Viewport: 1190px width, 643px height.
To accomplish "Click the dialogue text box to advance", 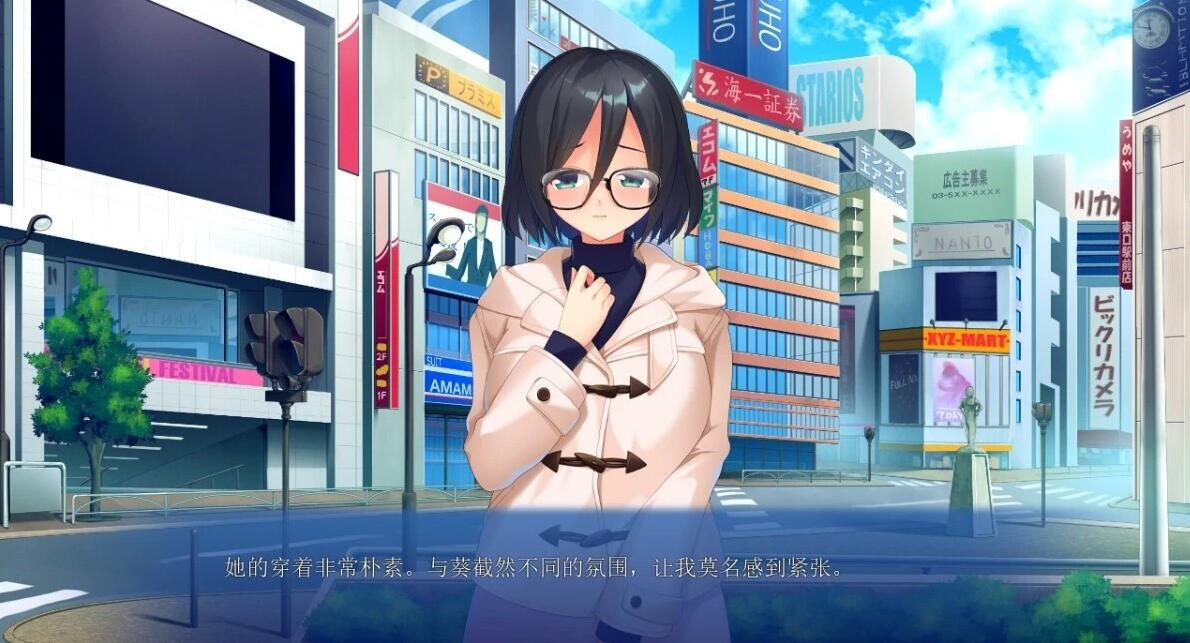I will coord(594,570).
